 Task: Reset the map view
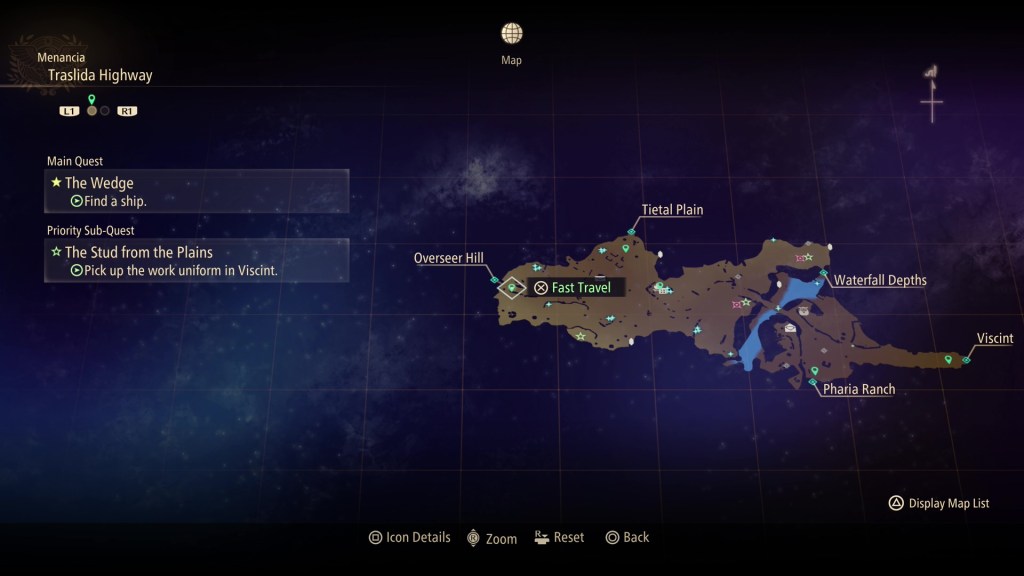pyautogui.click(x=559, y=538)
